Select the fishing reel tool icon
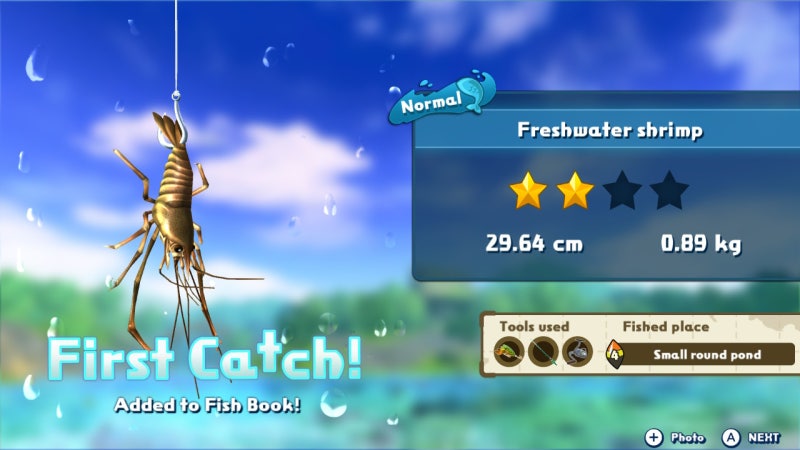The height and width of the screenshot is (450, 800). tap(577, 353)
